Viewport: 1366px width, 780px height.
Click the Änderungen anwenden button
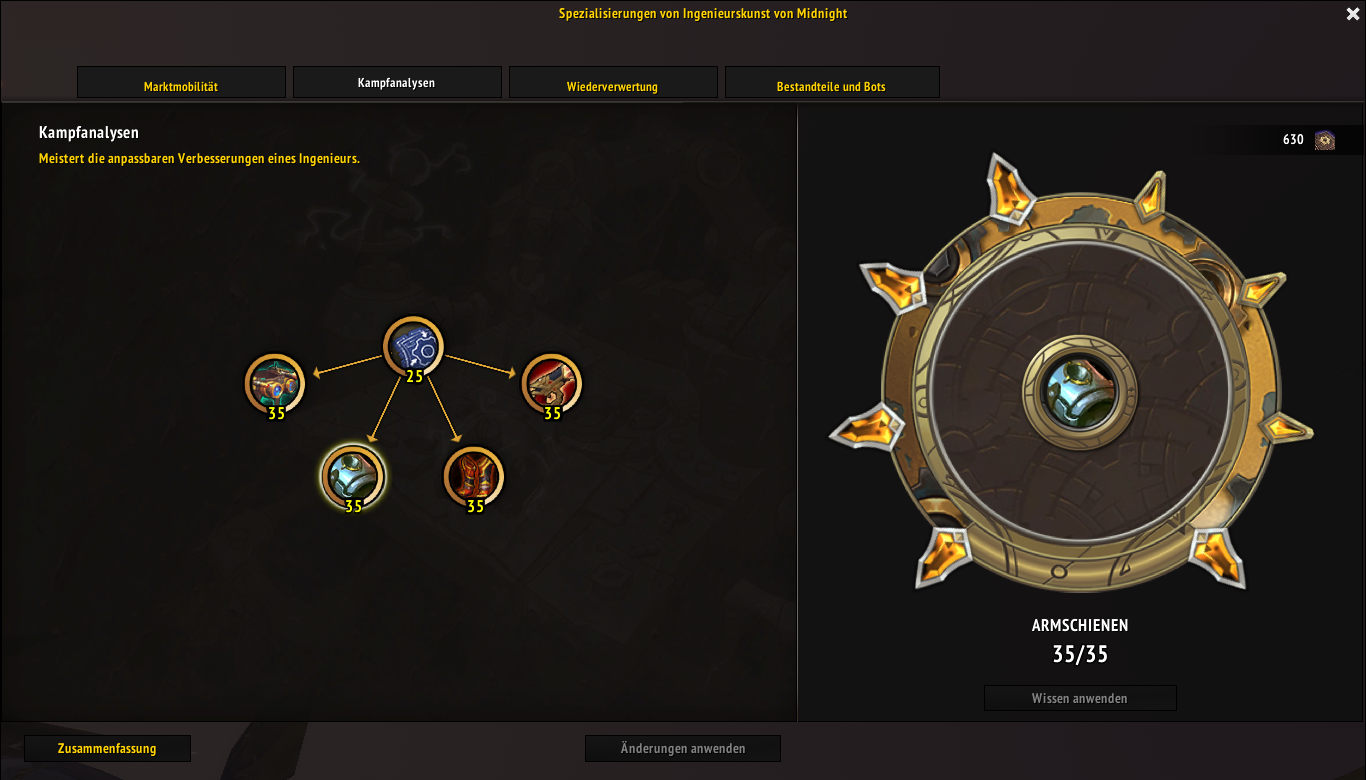click(x=682, y=748)
